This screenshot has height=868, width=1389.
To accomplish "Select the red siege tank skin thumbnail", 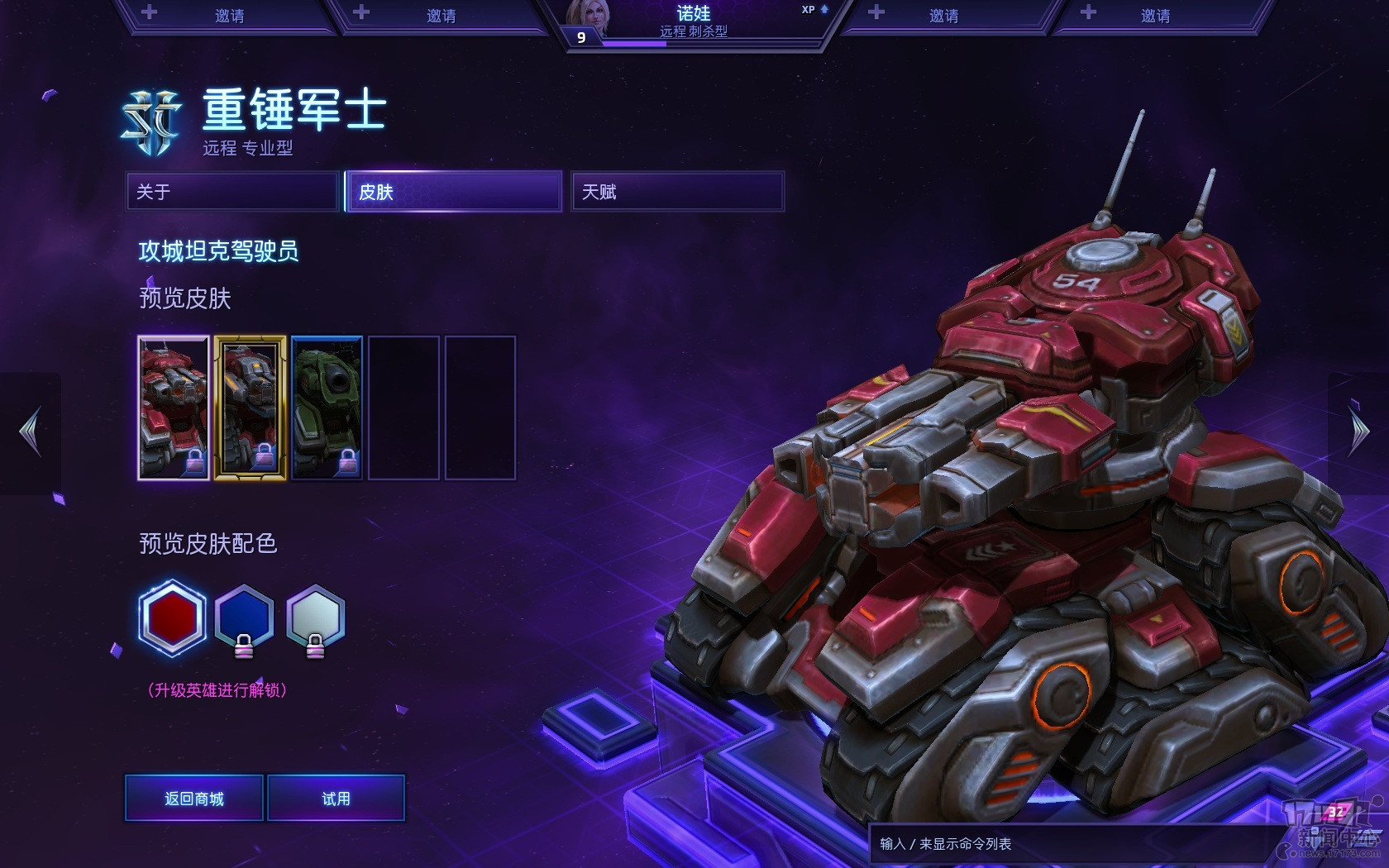I will 174,408.
